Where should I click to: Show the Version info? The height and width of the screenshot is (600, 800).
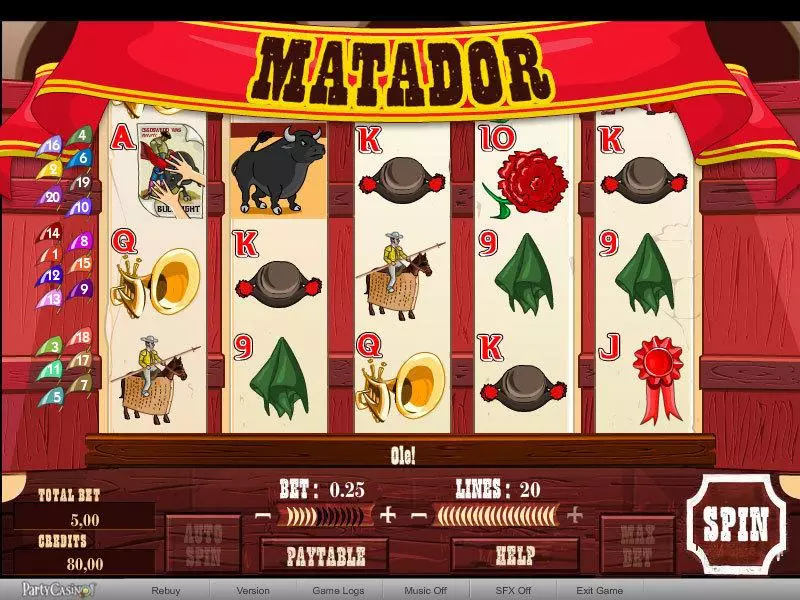pyautogui.click(x=253, y=591)
